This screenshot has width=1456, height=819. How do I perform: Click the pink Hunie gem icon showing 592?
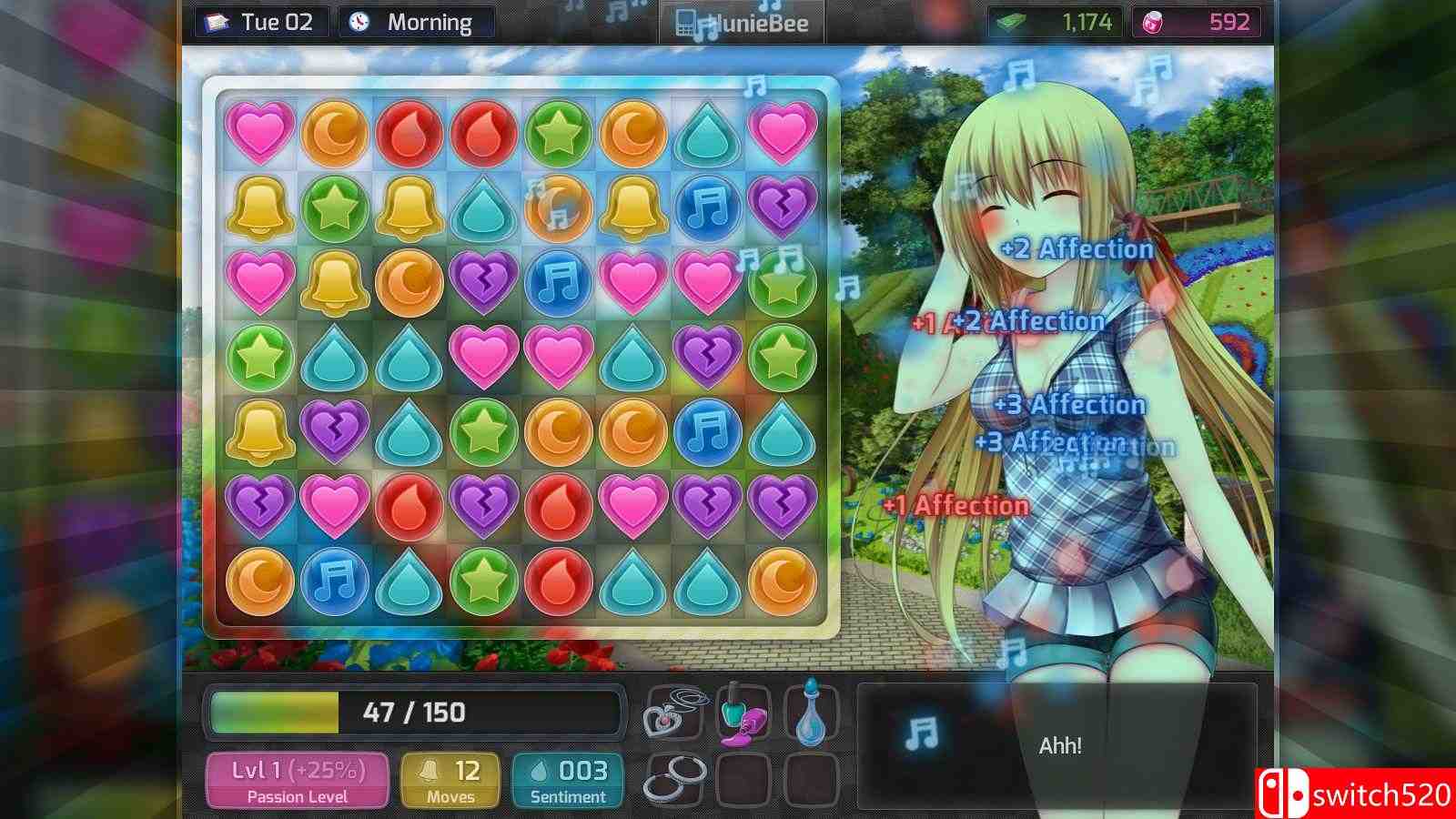[x=1150, y=22]
